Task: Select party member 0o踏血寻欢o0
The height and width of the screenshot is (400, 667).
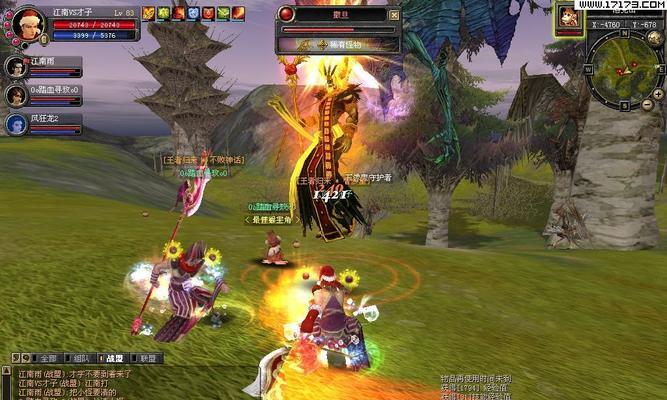Action: pos(16,96)
